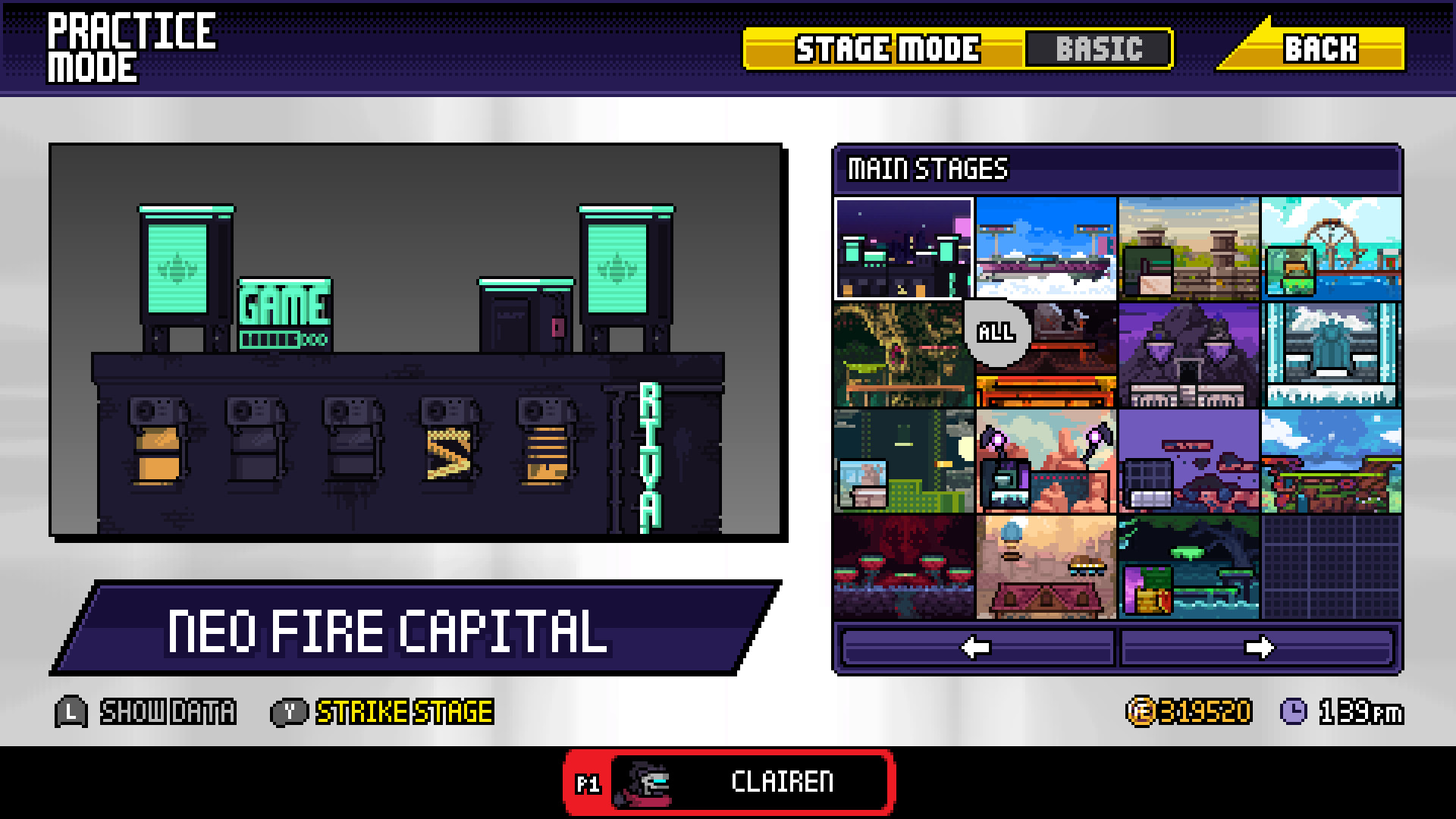Select the ALL stages bubble

tap(996, 331)
